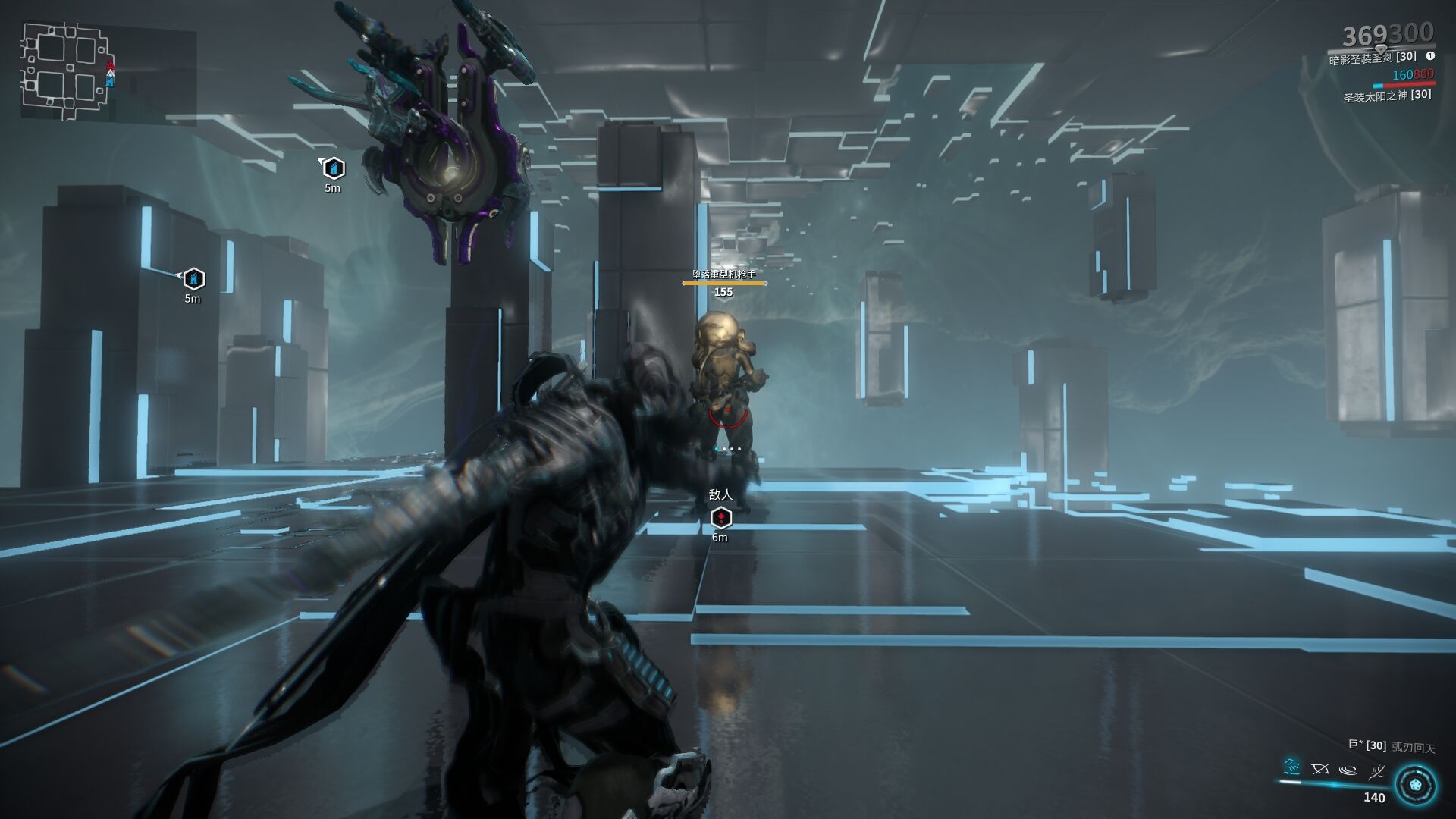Click the upper blue waypoint marker near the sentinel

click(334, 168)
